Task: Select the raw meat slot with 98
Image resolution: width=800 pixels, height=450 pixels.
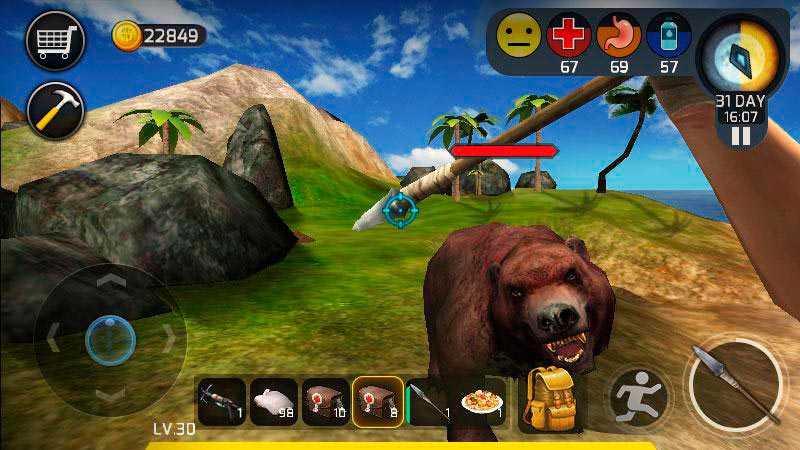Action: [x=273, y=402]
